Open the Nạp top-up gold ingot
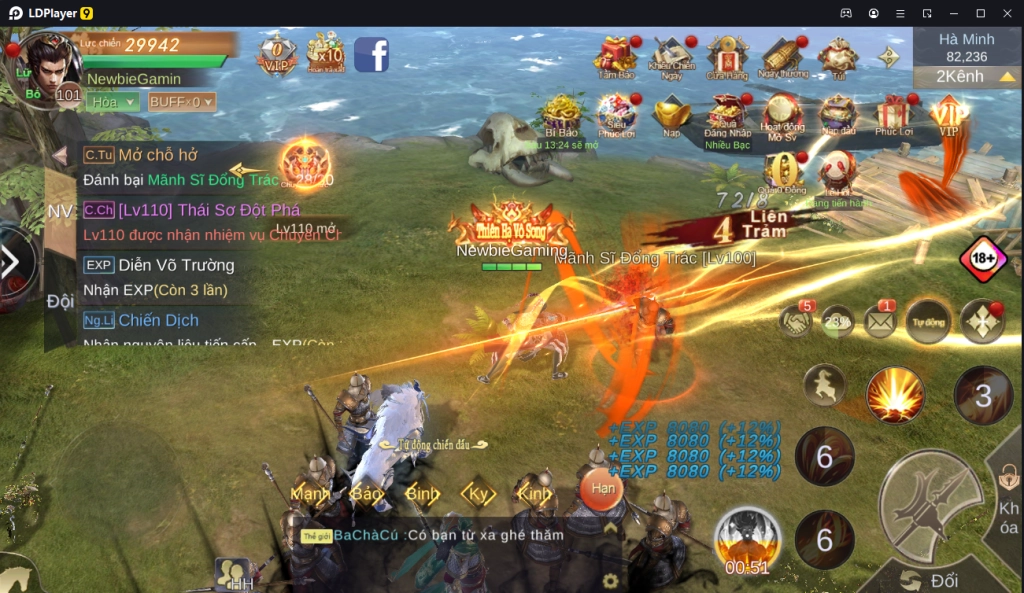The height and width of the screenshot is (593, 1024). pos(672,115)
